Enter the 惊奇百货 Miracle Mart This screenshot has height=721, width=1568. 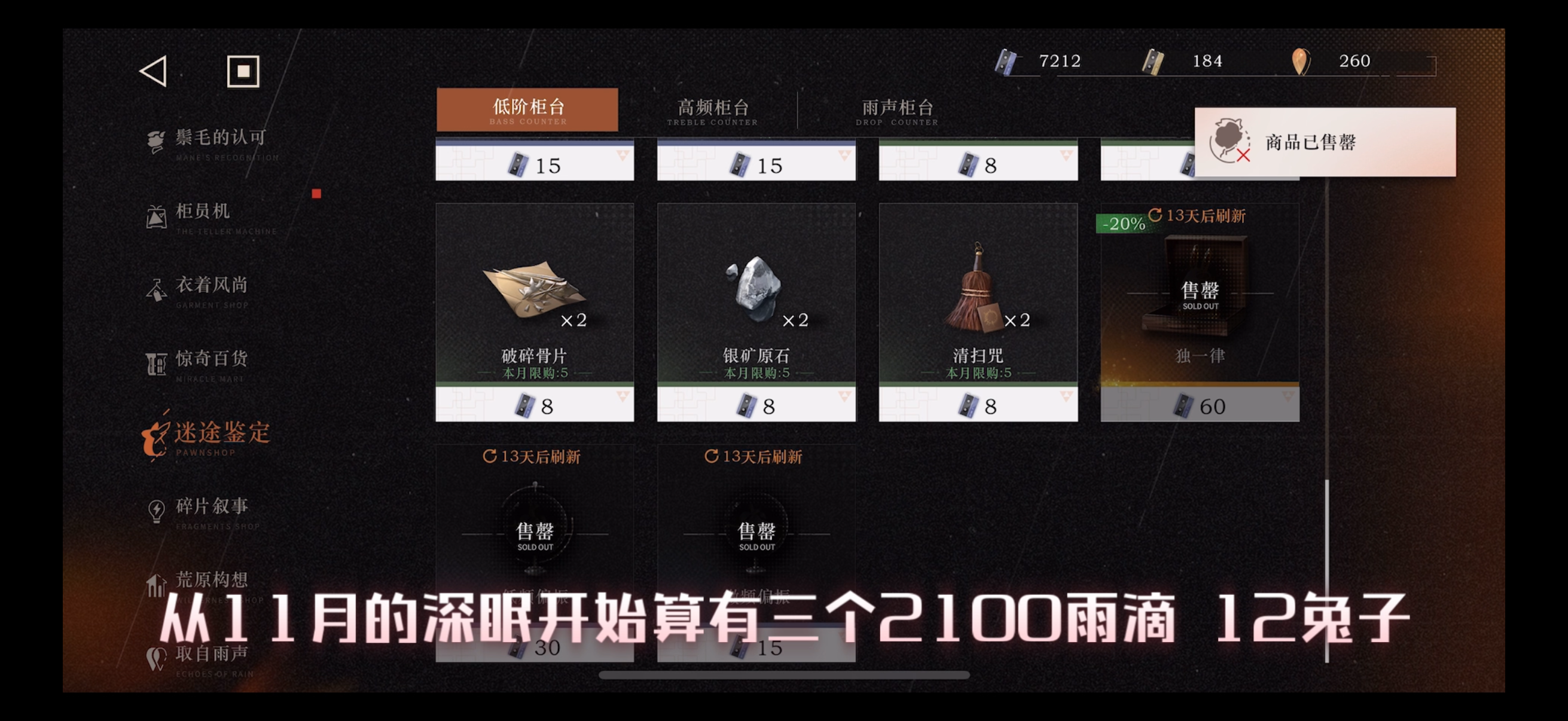click(207, 359)
